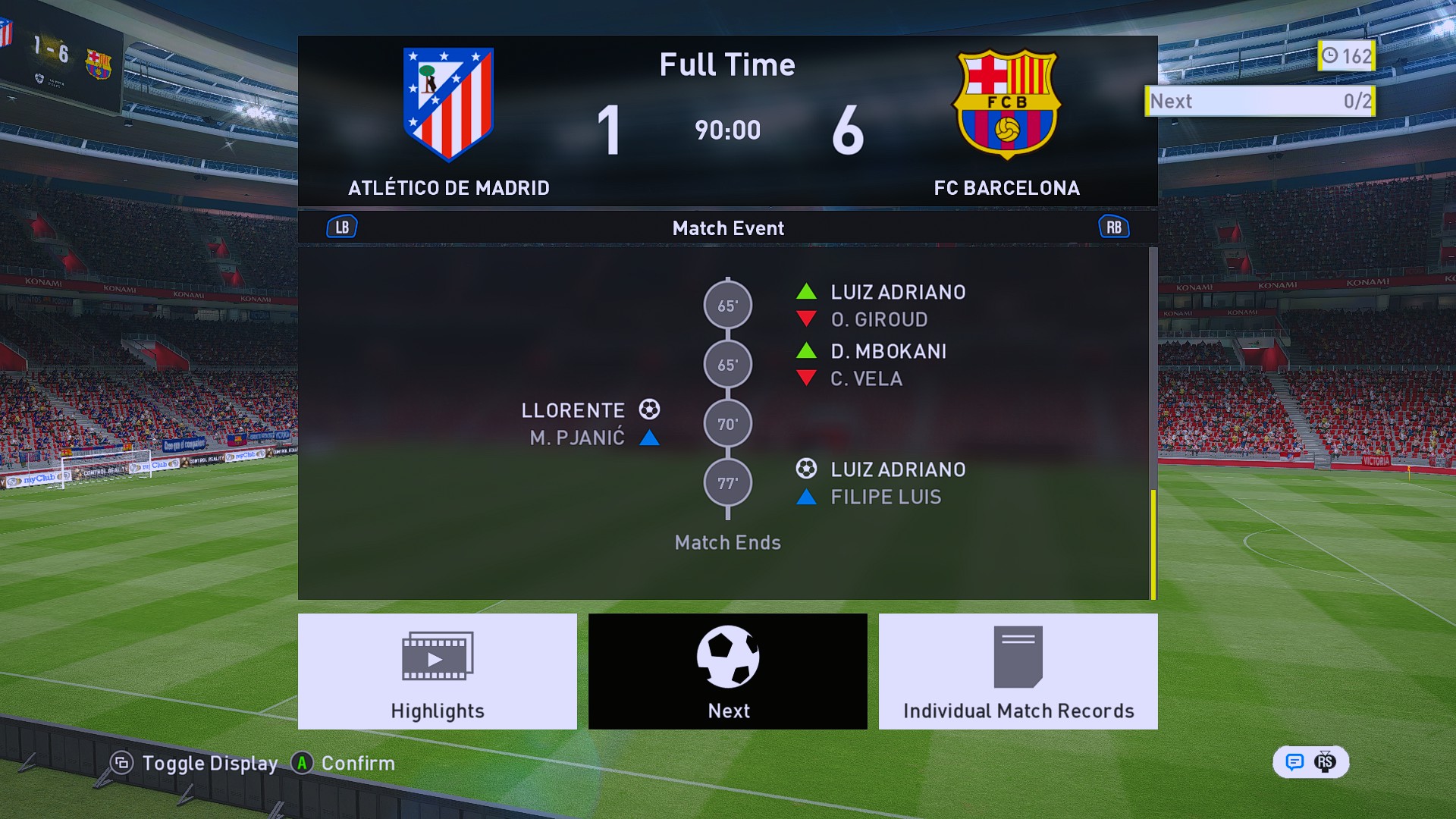Viewport: 1456px width, 819px height.
Task: Click the yellow Match Event scrollbar
Action: (x=1153, y=544)
